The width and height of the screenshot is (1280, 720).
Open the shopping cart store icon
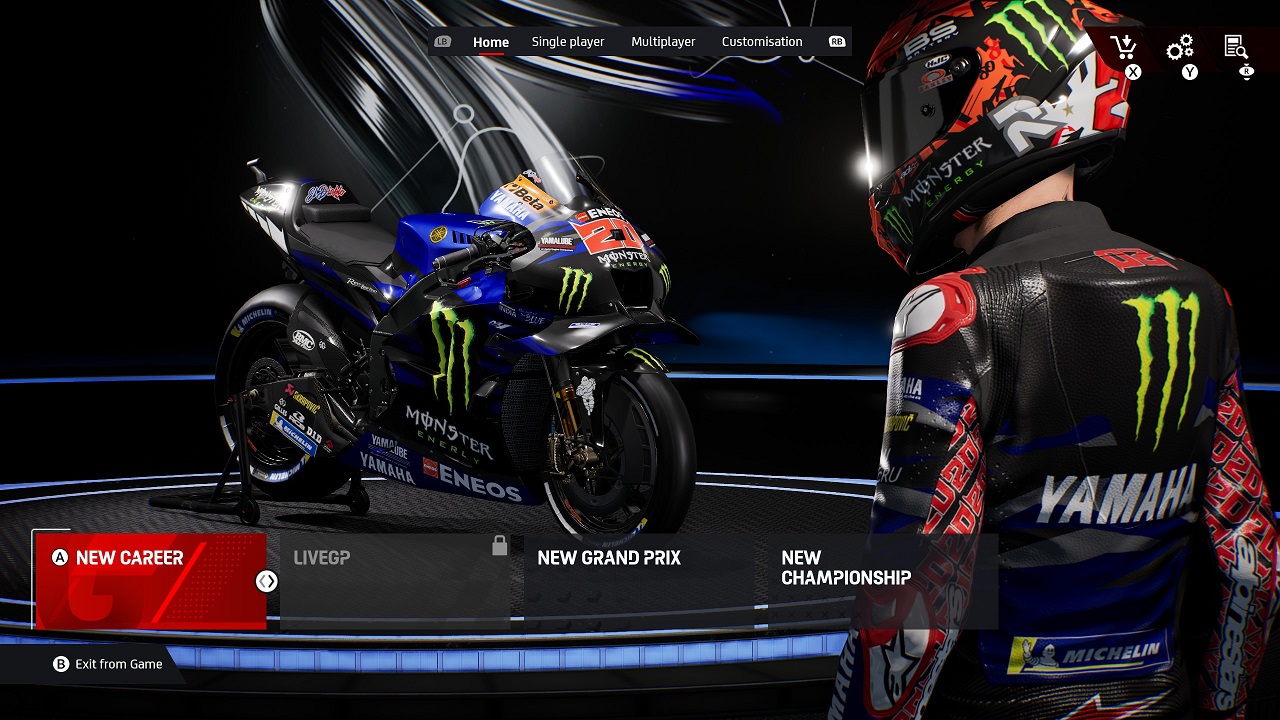[1124, 47]
